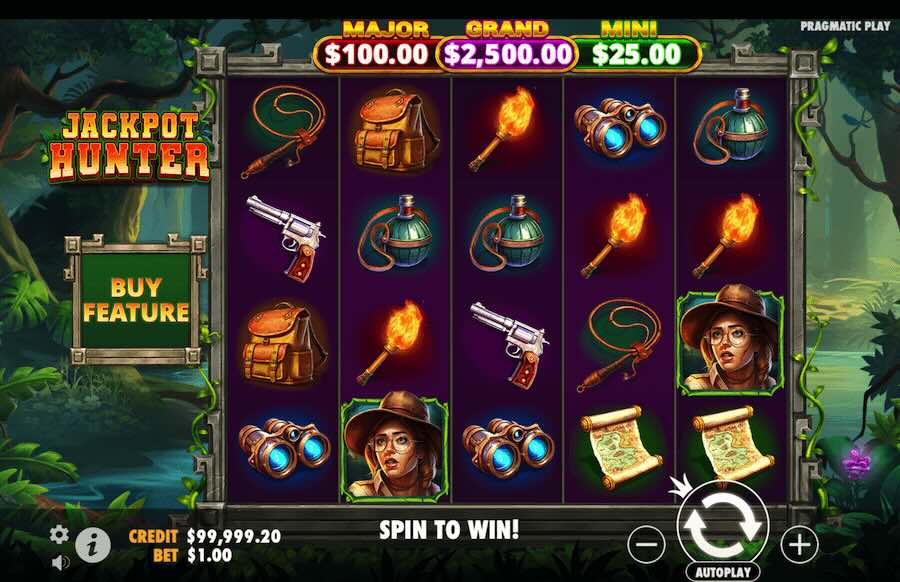Toggle sound with the speaker icon
This screenshot has height=582, width=900.
tap(60, 562)
